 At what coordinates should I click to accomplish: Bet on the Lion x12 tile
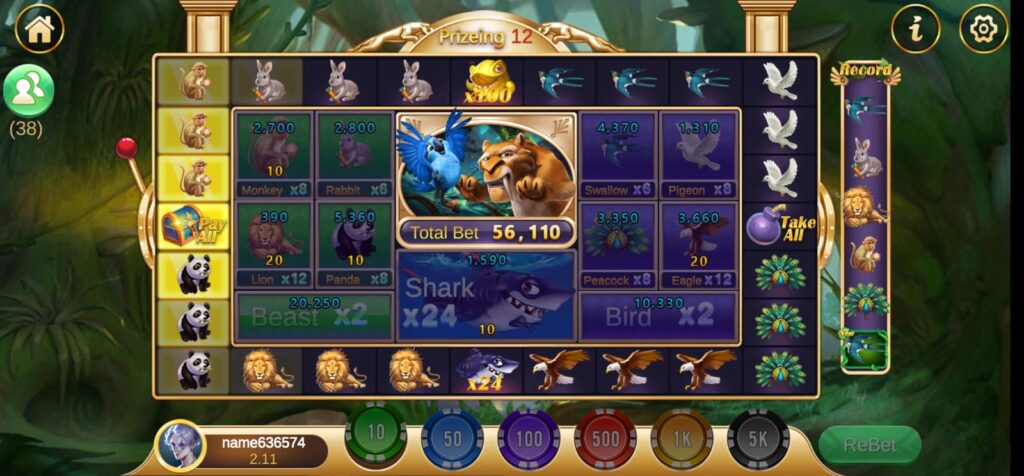click(273, 245)
